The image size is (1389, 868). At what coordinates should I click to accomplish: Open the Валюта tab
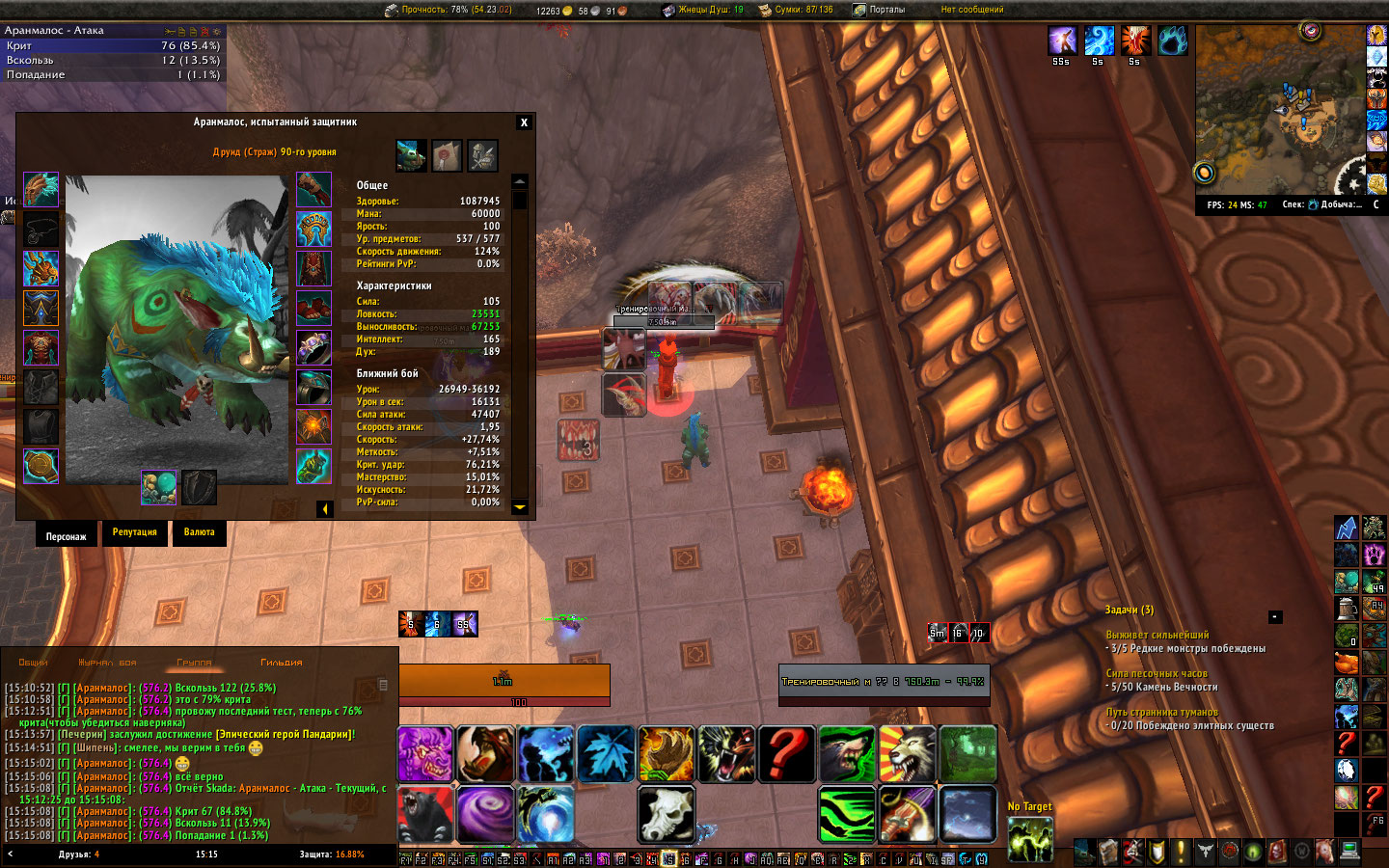click(200, 533)
